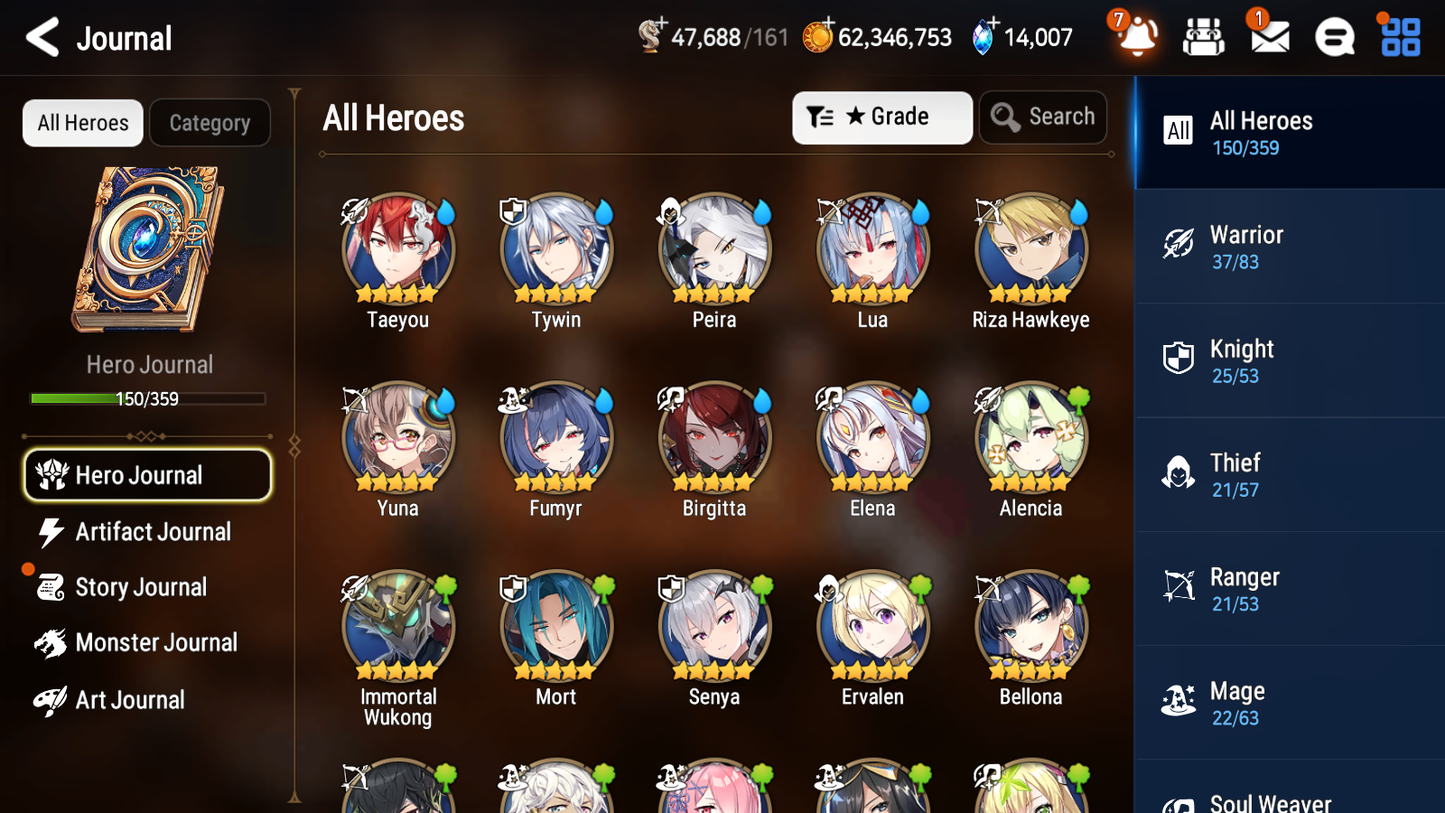The width and height of the screenshot is (1445, 813).
Task: Navigate back with the arrow icon
Action: pos(42,38)
